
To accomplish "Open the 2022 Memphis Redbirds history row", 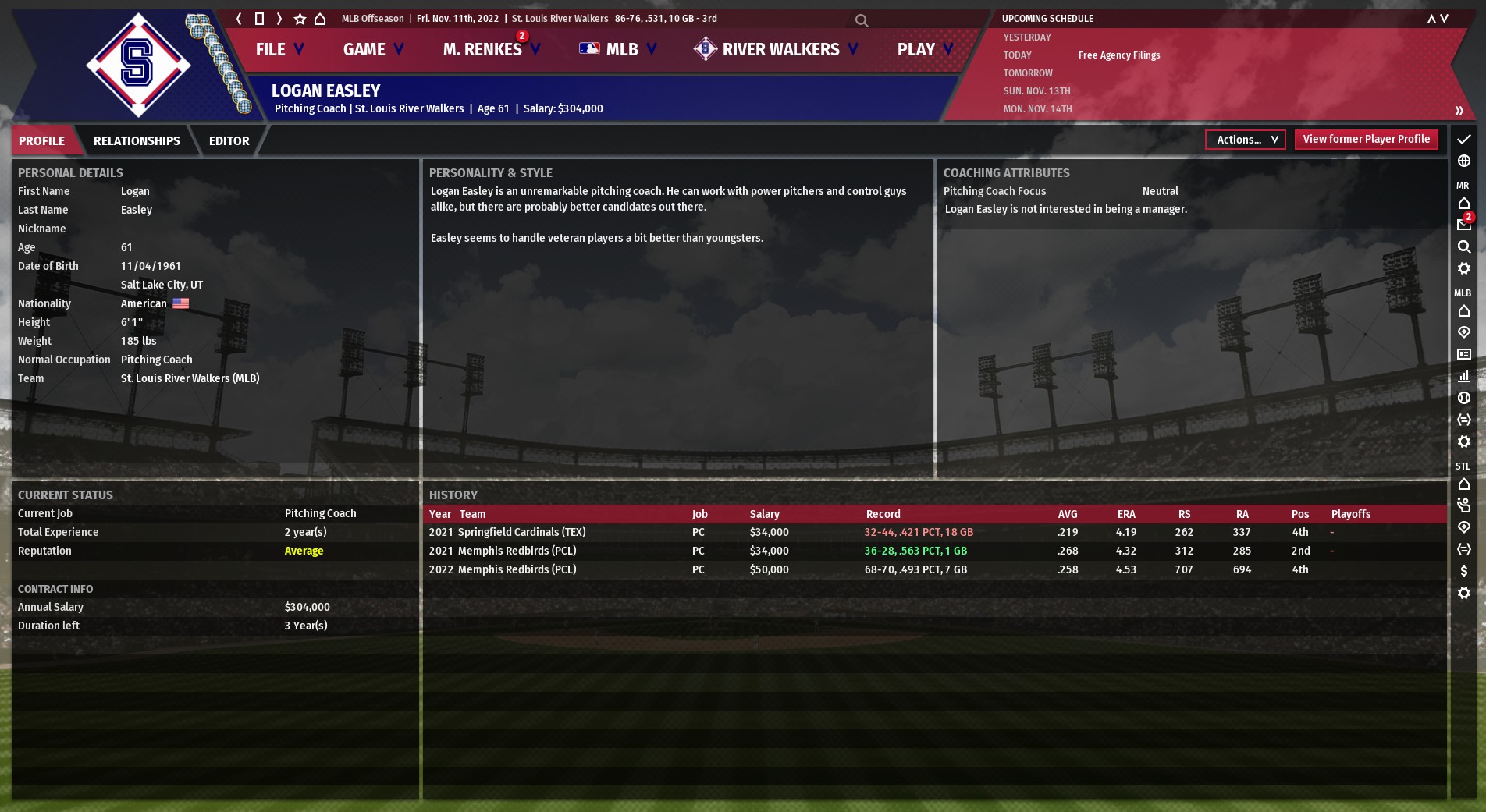I will tap(517, 569).
